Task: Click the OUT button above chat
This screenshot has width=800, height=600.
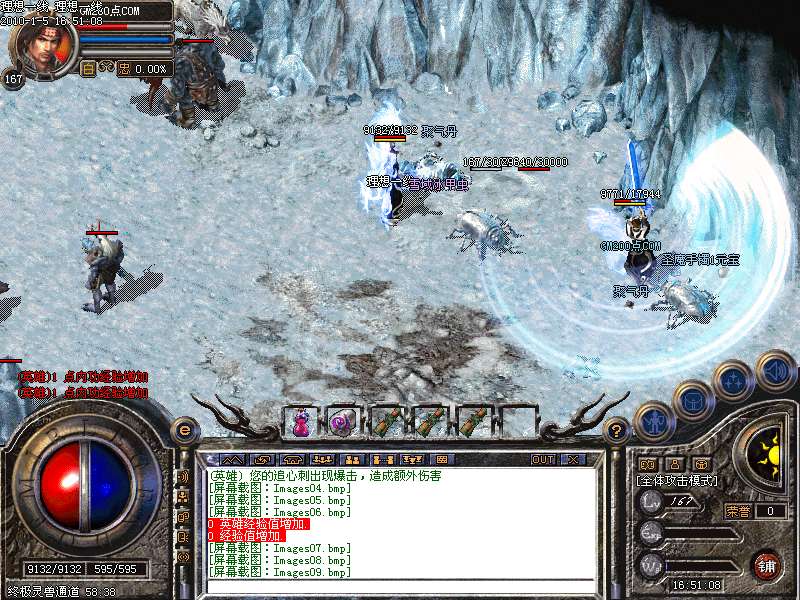Action: [543, 459]
